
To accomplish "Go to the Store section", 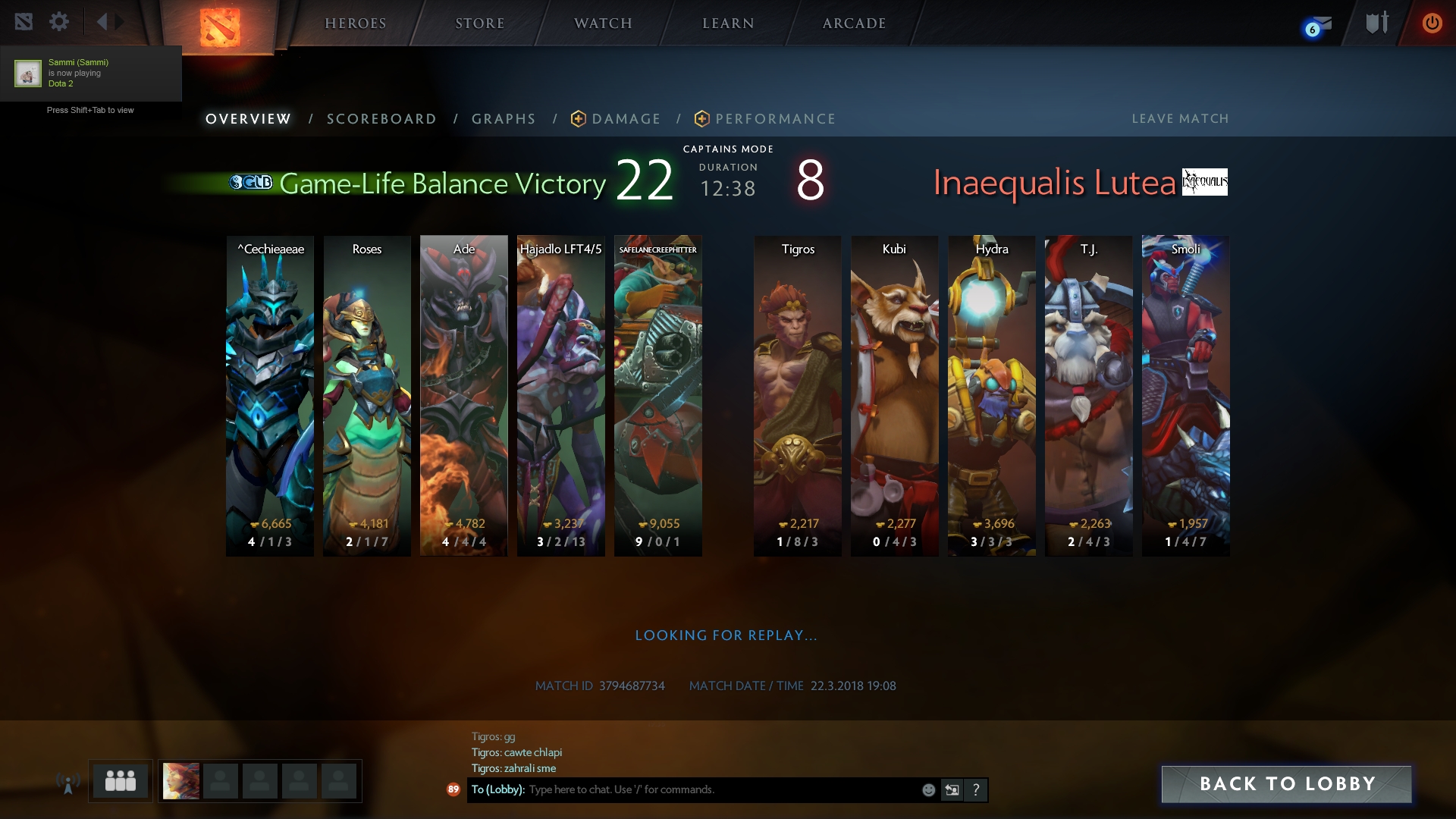I will click(479, 24).
